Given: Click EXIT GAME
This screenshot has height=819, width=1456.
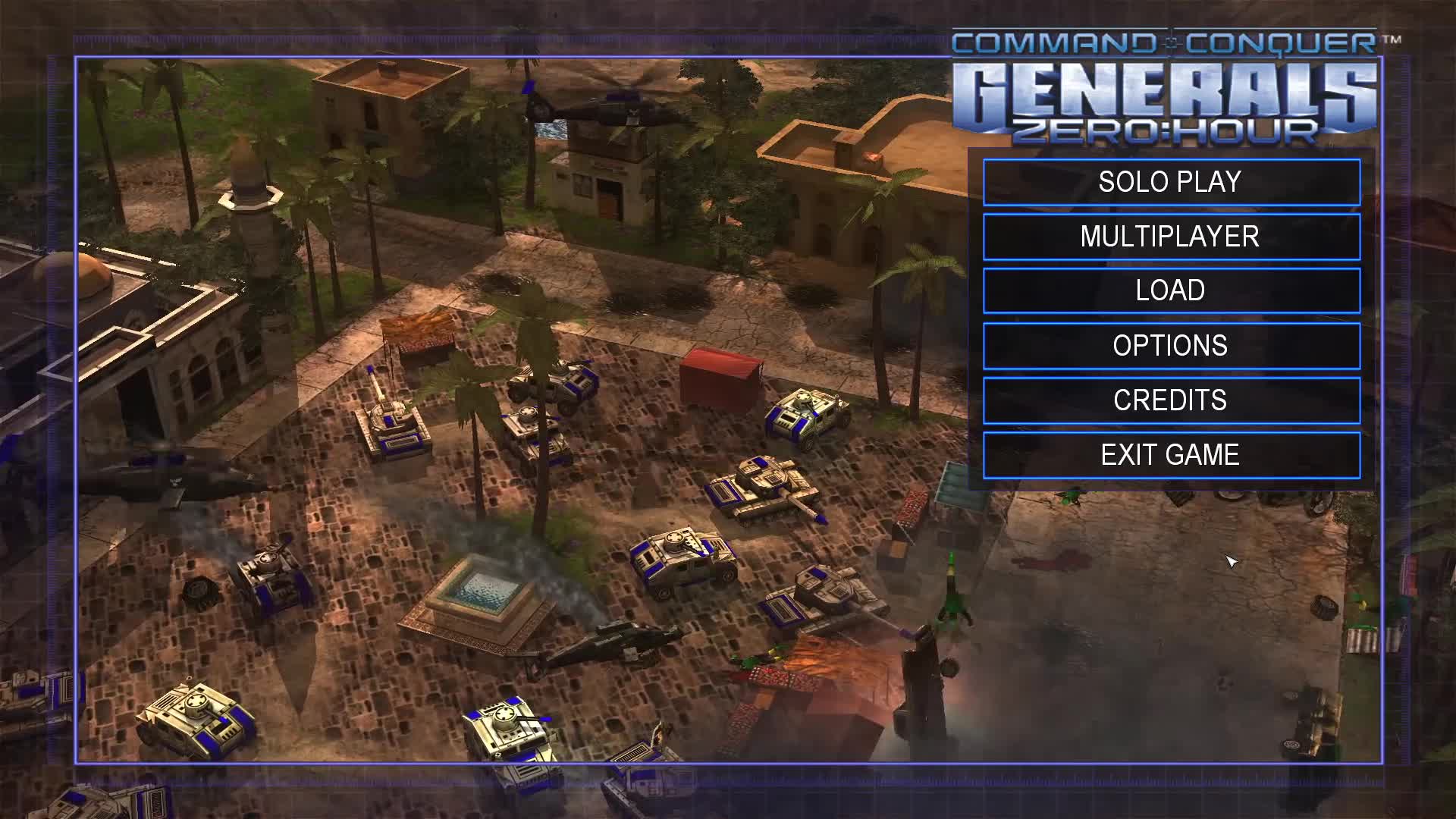Looking at the screenshot, I should [1171, 454].
